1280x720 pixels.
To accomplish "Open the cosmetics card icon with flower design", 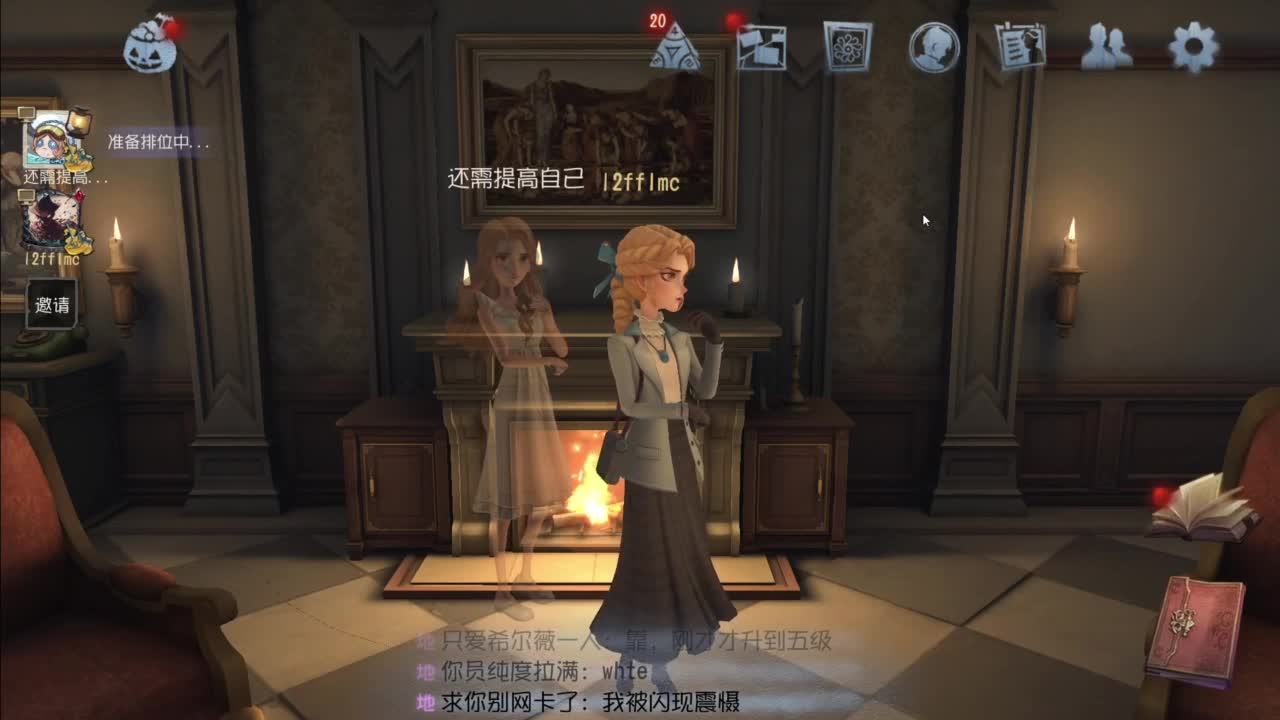I will (x=848, y=45).
